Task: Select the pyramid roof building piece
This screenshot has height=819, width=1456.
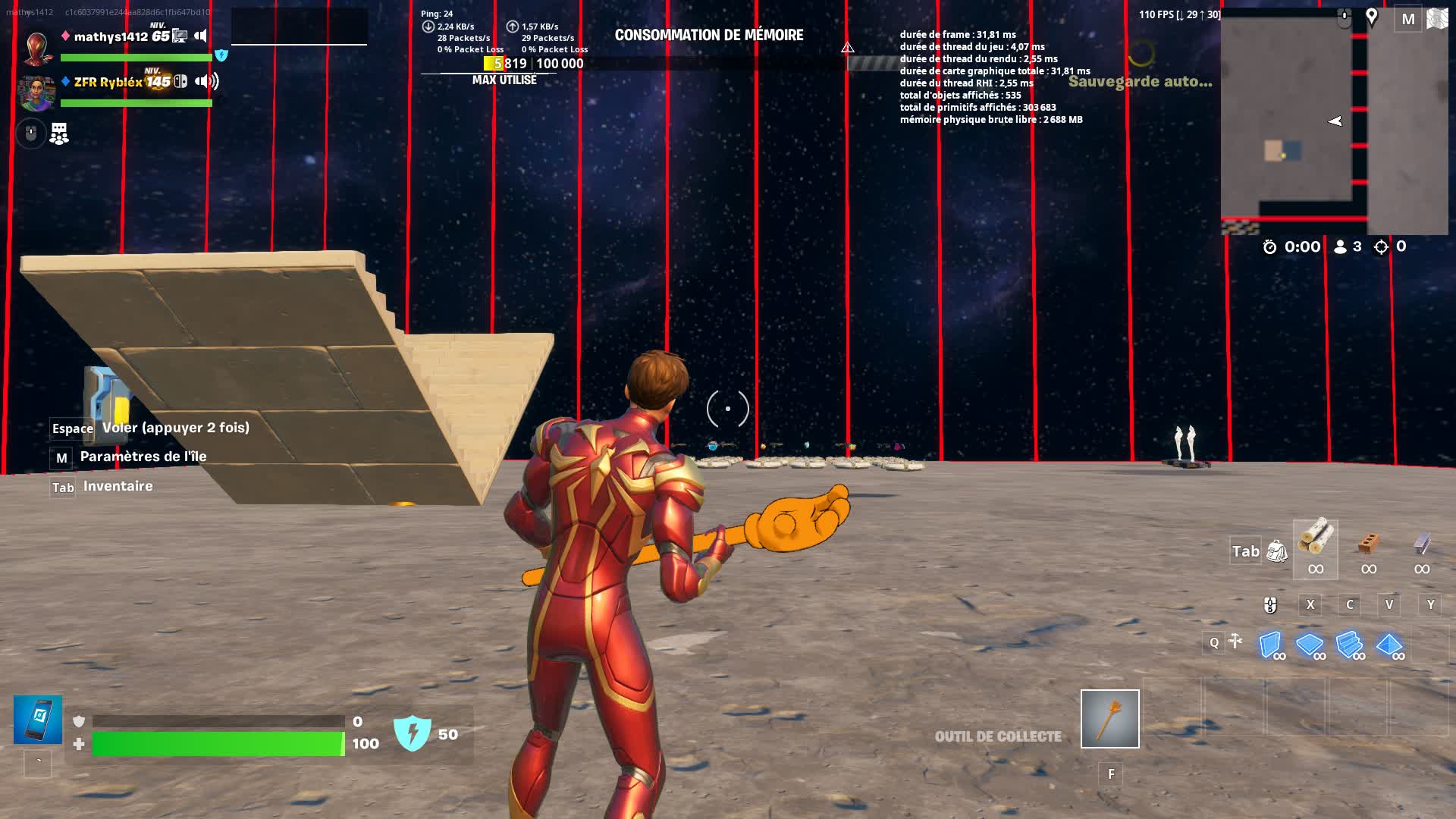Action: tap(1389, 645)
